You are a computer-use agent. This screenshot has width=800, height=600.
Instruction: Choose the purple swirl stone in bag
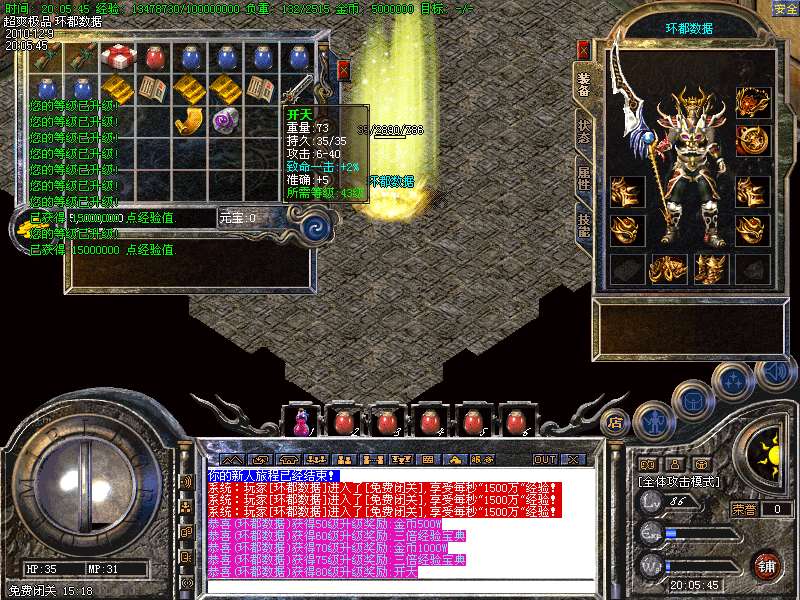(223, 121)
